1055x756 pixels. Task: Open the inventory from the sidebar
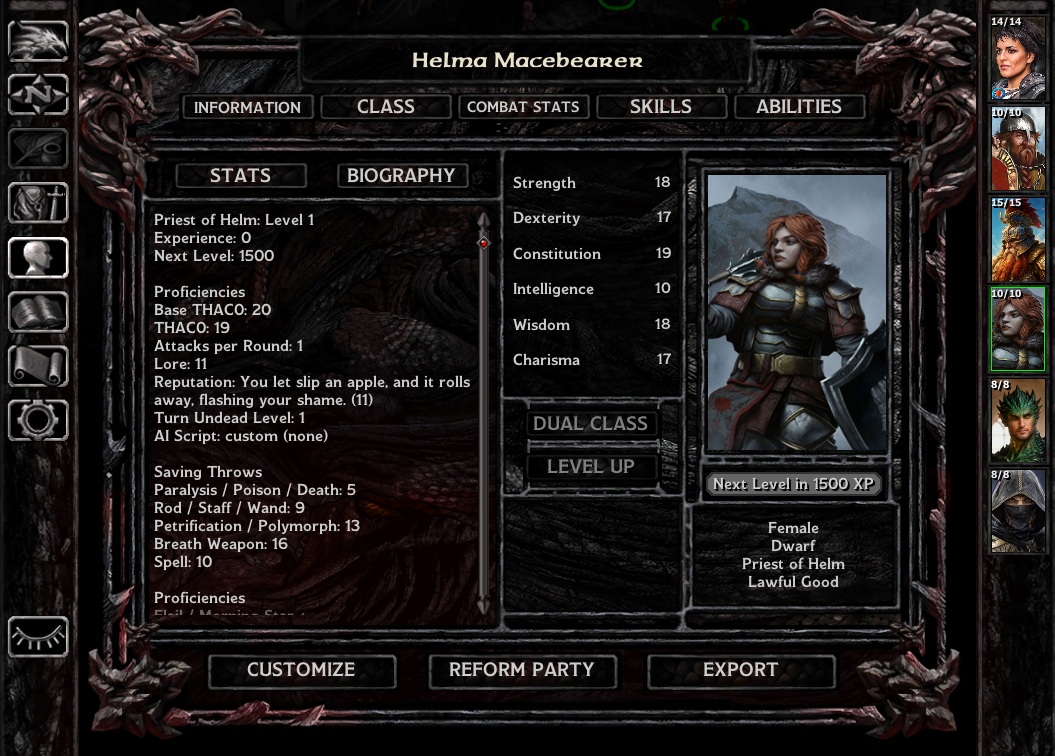tap(38, 203)
